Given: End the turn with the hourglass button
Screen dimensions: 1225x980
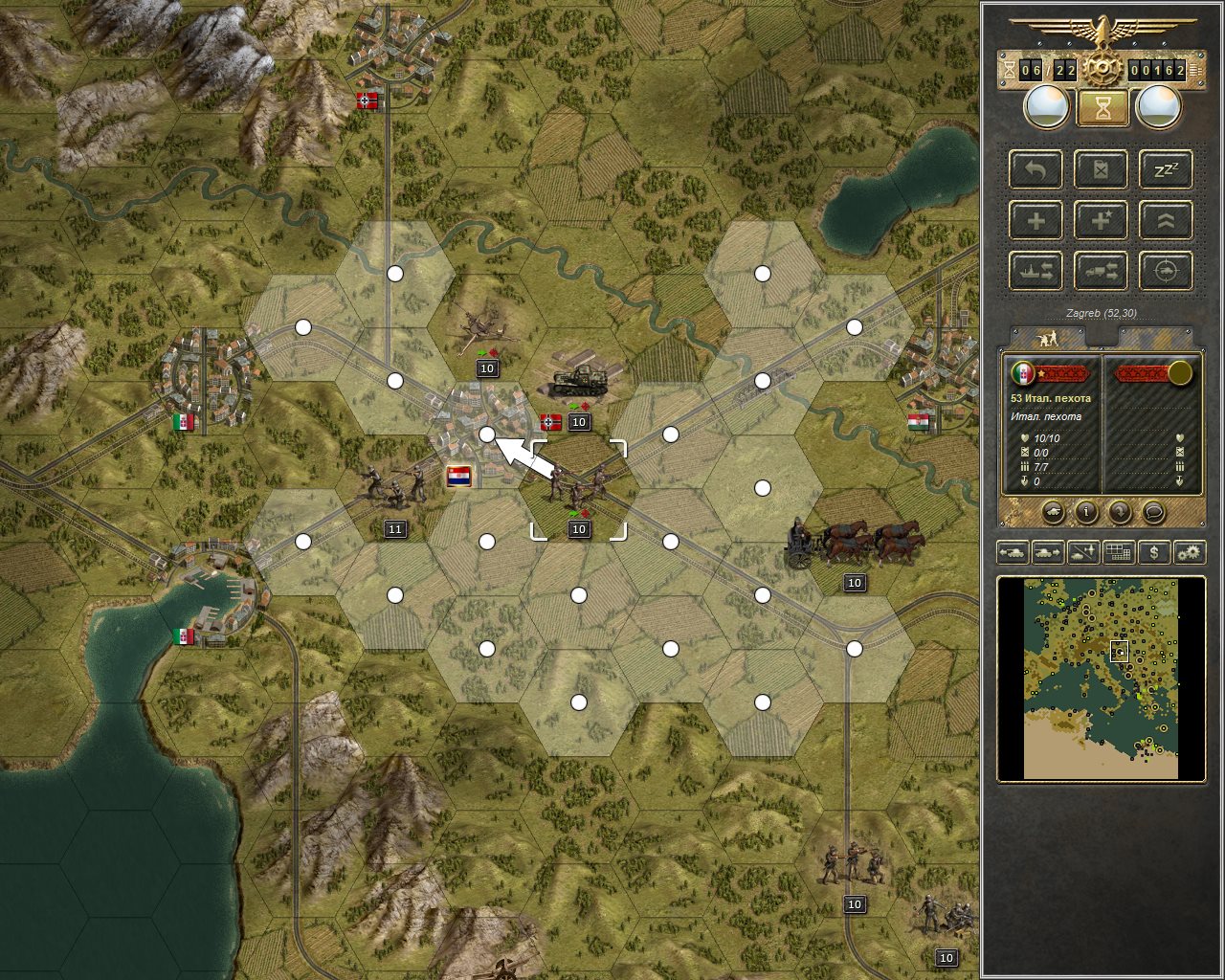Looking at the screenshot, I should (1102, 108).
